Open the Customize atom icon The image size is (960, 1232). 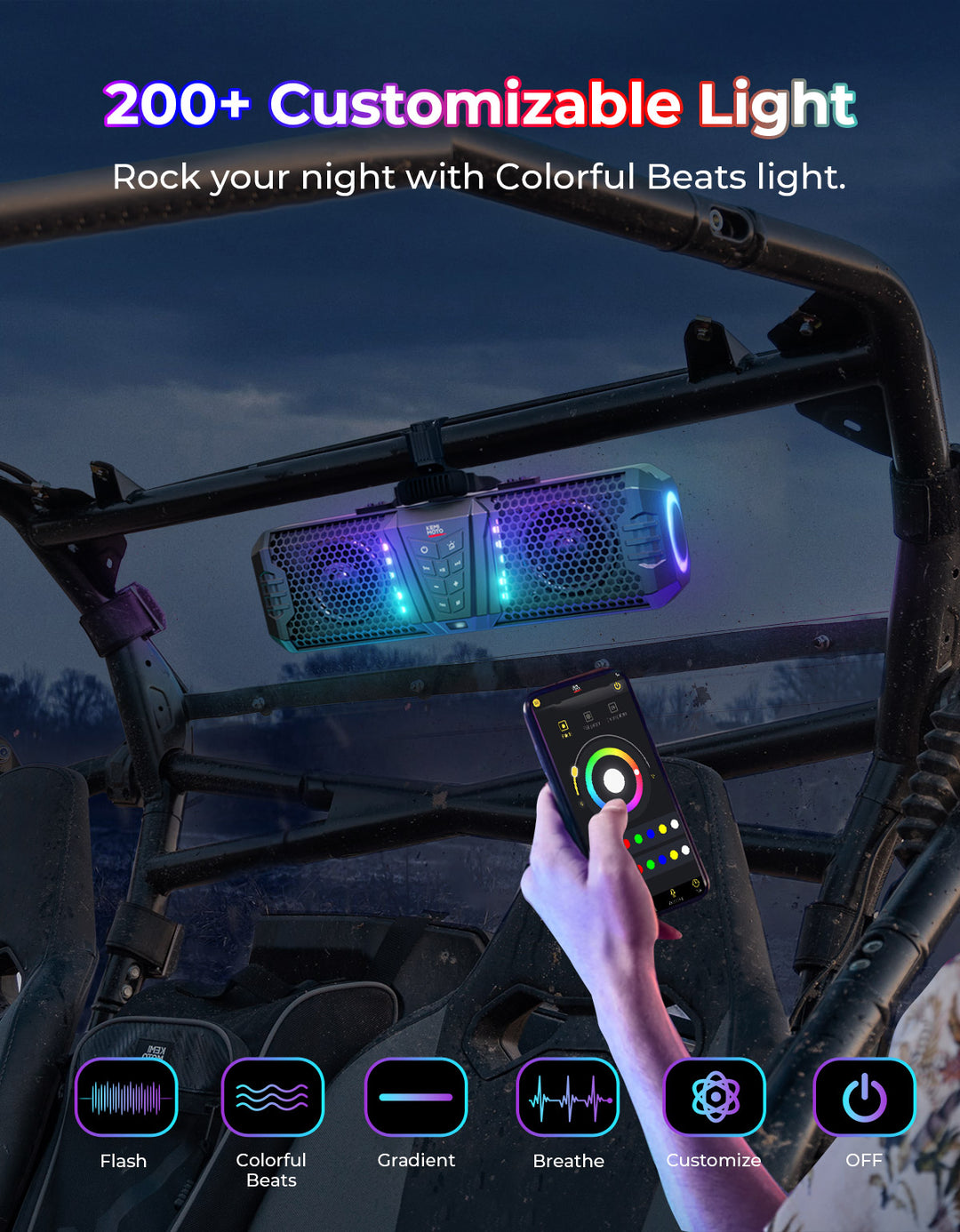[715, 1098]
